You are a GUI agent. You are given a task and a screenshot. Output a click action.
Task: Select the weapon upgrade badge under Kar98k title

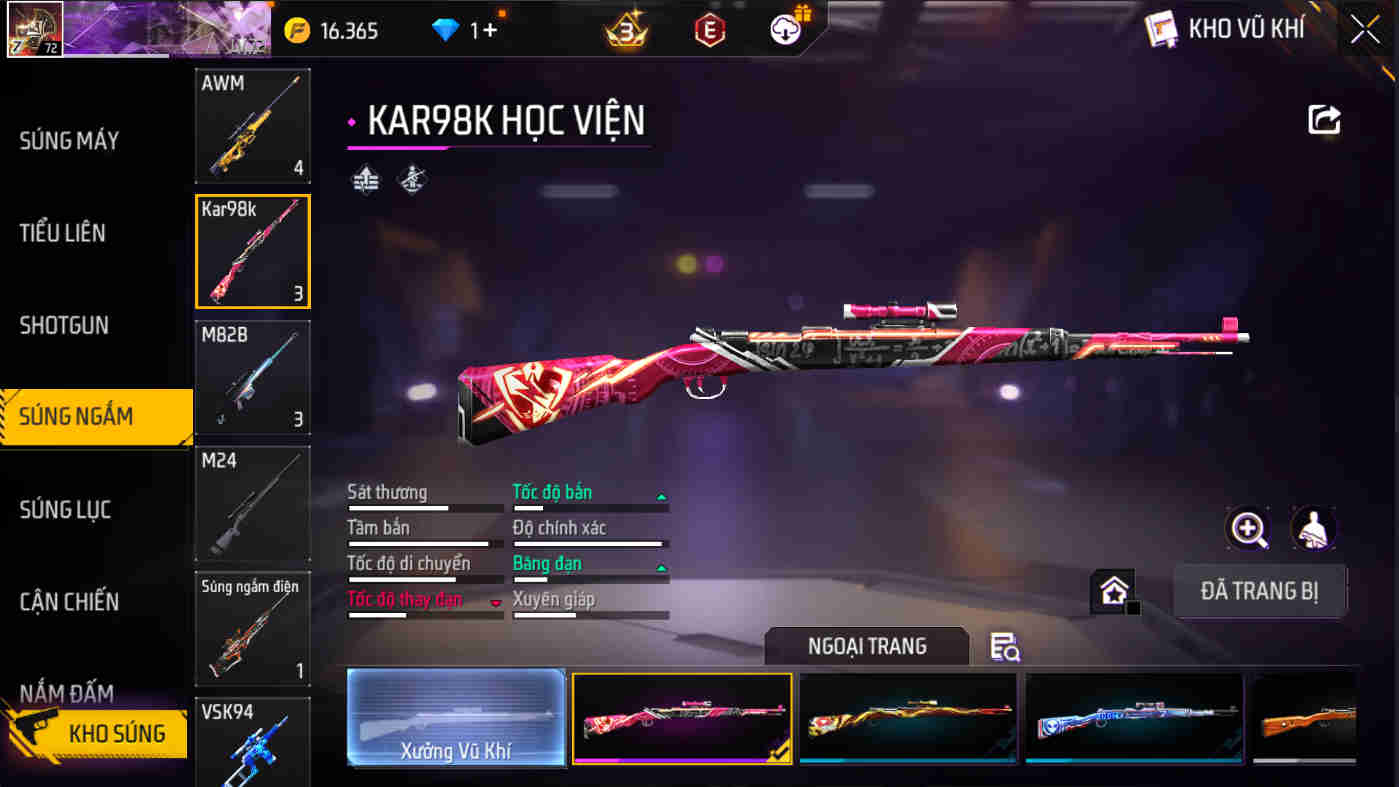366,178
